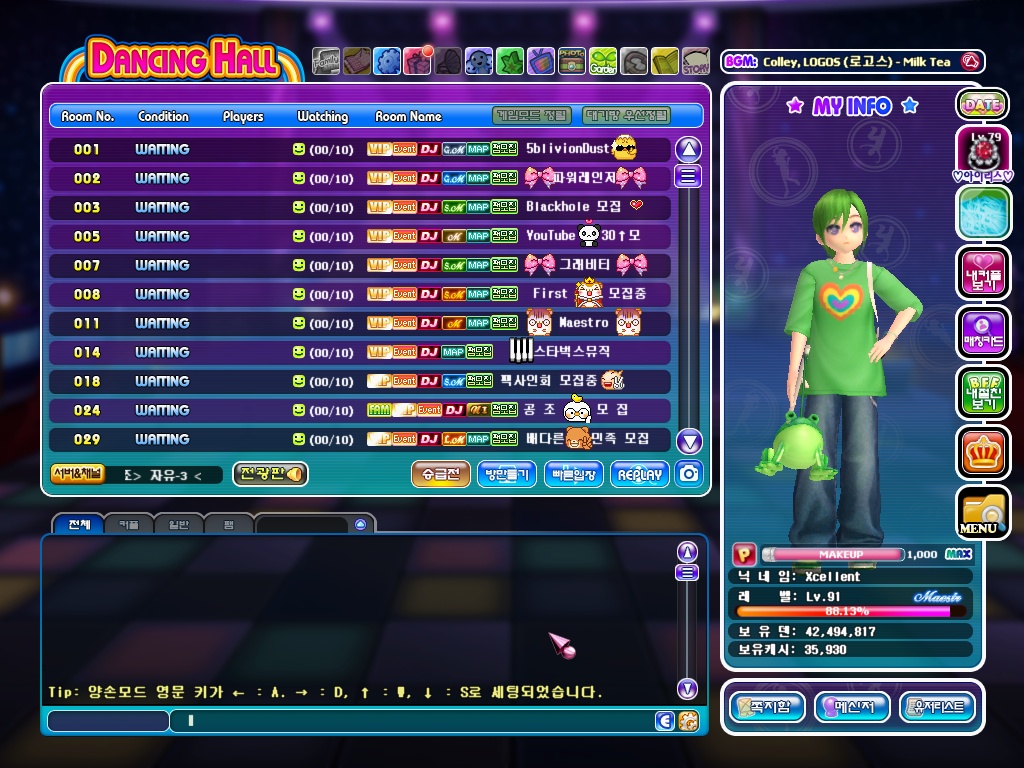Open the MENU folder button
This screenshot has width=1024, height=768.
click(982, 512)
